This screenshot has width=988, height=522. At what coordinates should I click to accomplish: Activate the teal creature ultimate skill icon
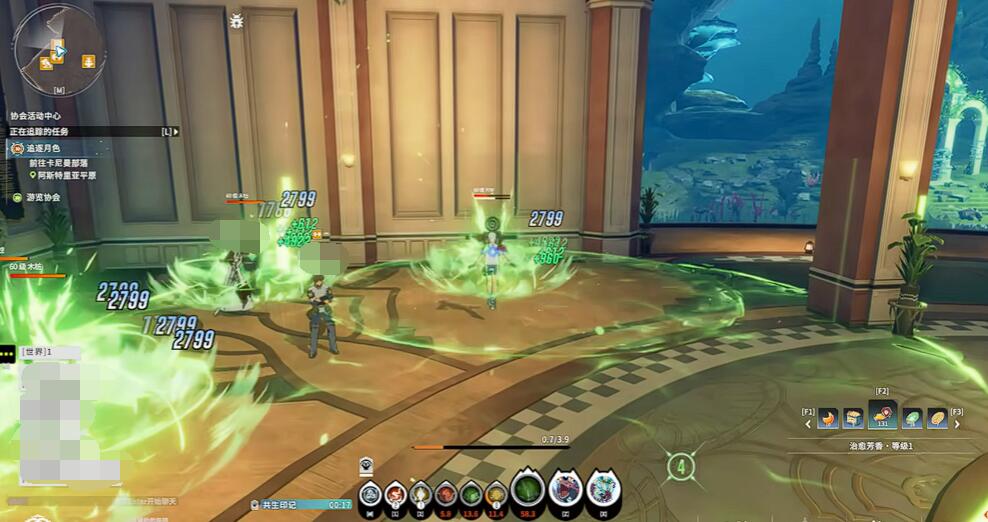603,489
